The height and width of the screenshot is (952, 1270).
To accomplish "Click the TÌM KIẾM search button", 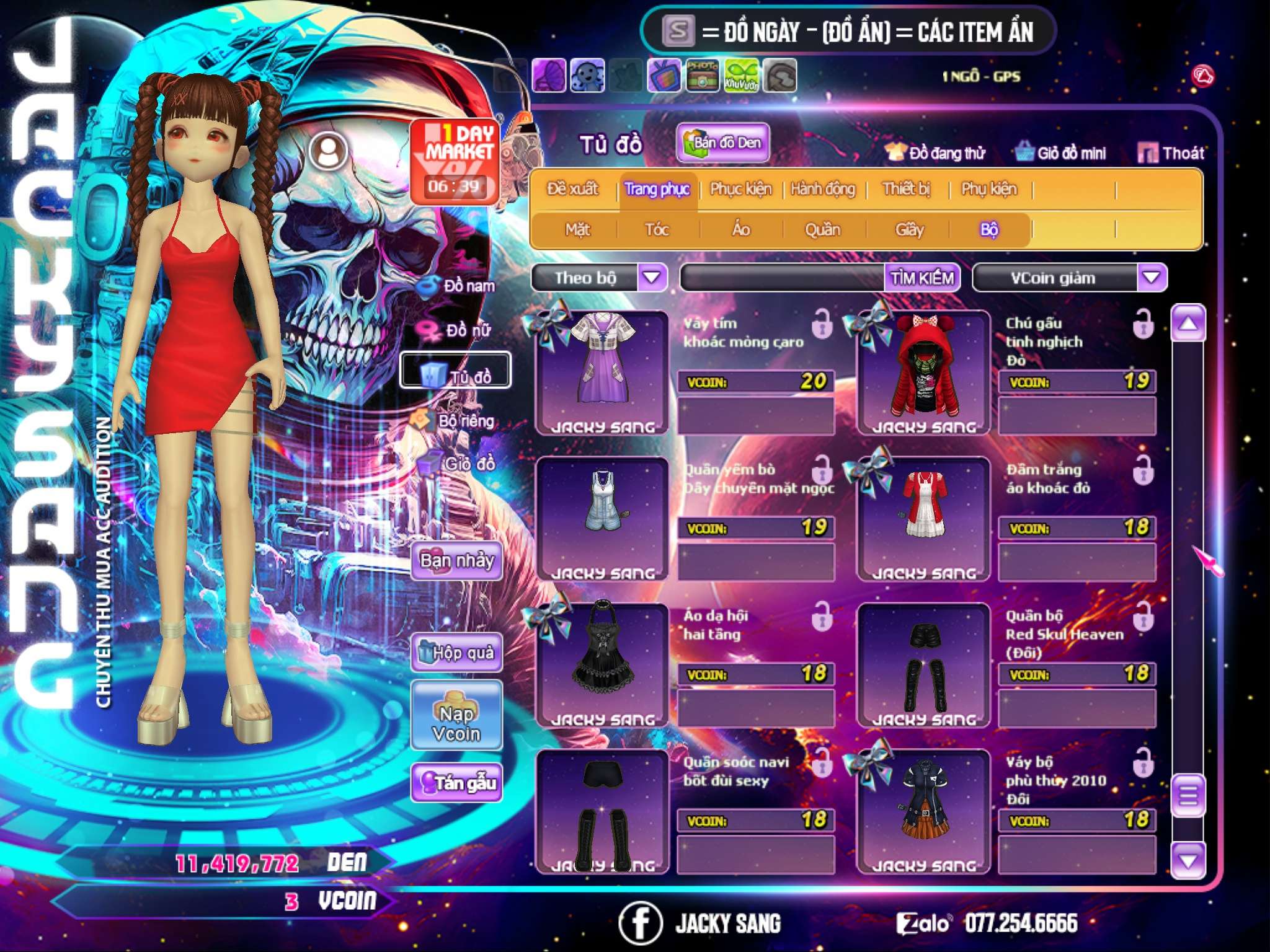I will pos(922,278).
